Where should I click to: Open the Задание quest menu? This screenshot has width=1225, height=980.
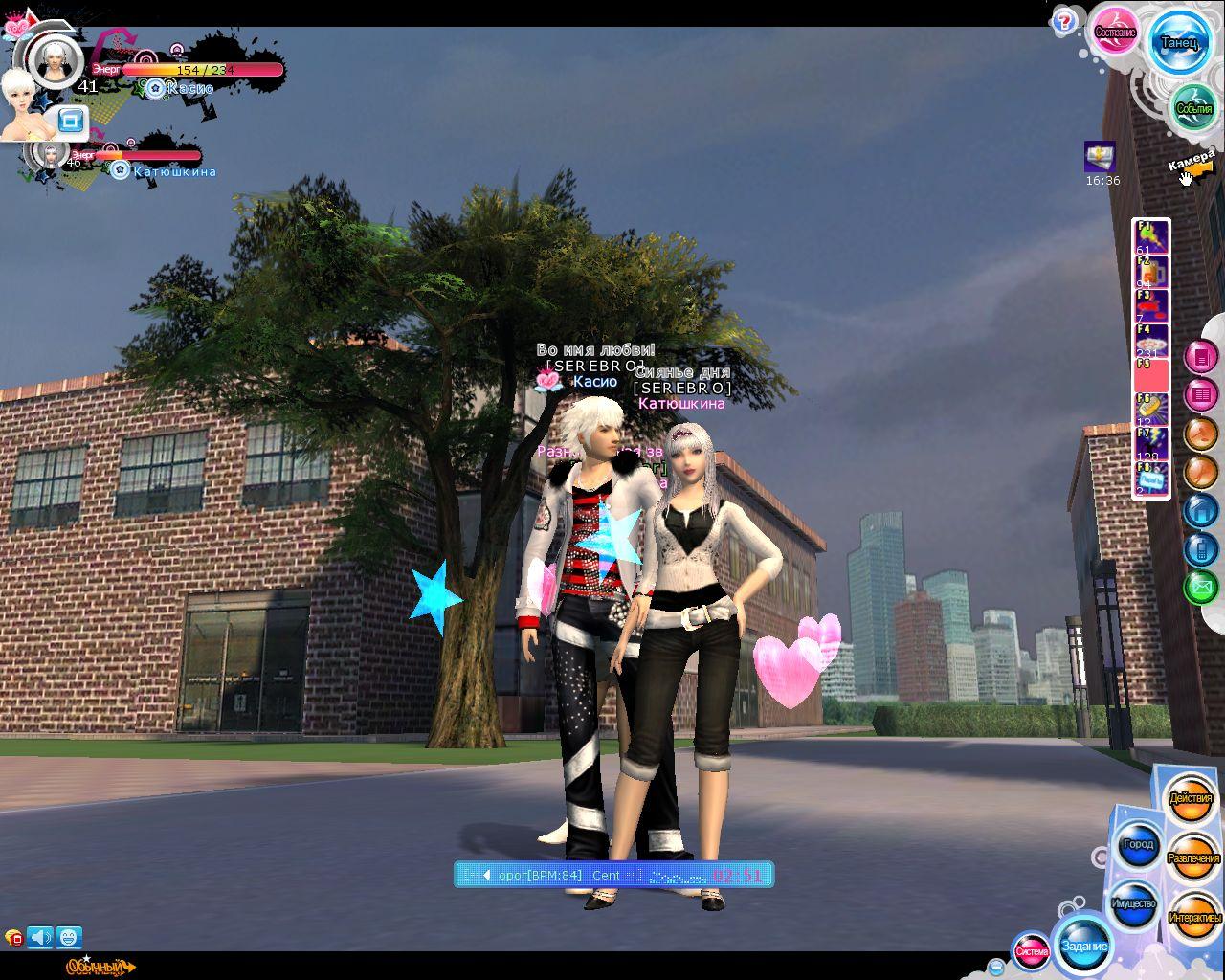(x=1084, y=947)
